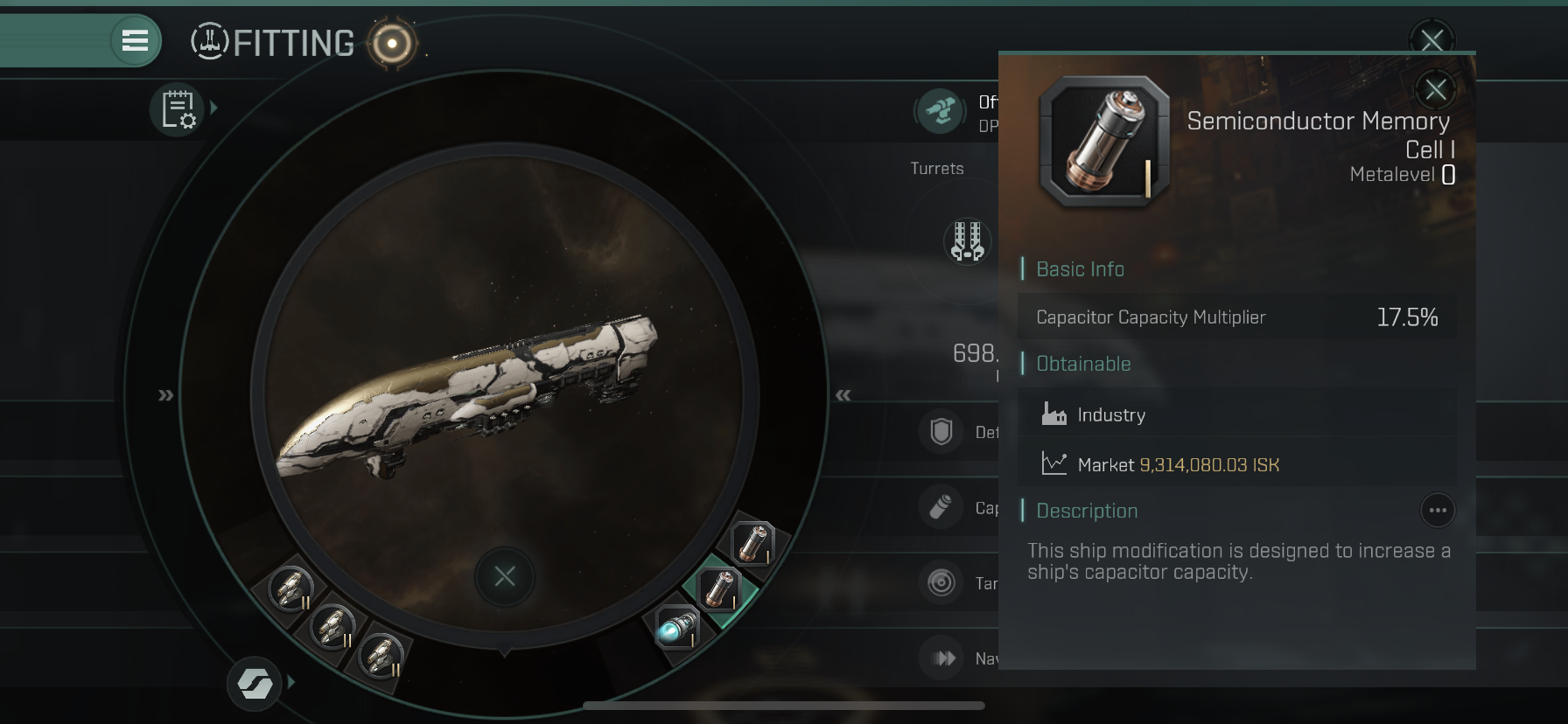Image resolution: width=1568 pixels, height=724 pixels.
Task: Open the turret hardpoints icon
Action: (x=967, y=240)
